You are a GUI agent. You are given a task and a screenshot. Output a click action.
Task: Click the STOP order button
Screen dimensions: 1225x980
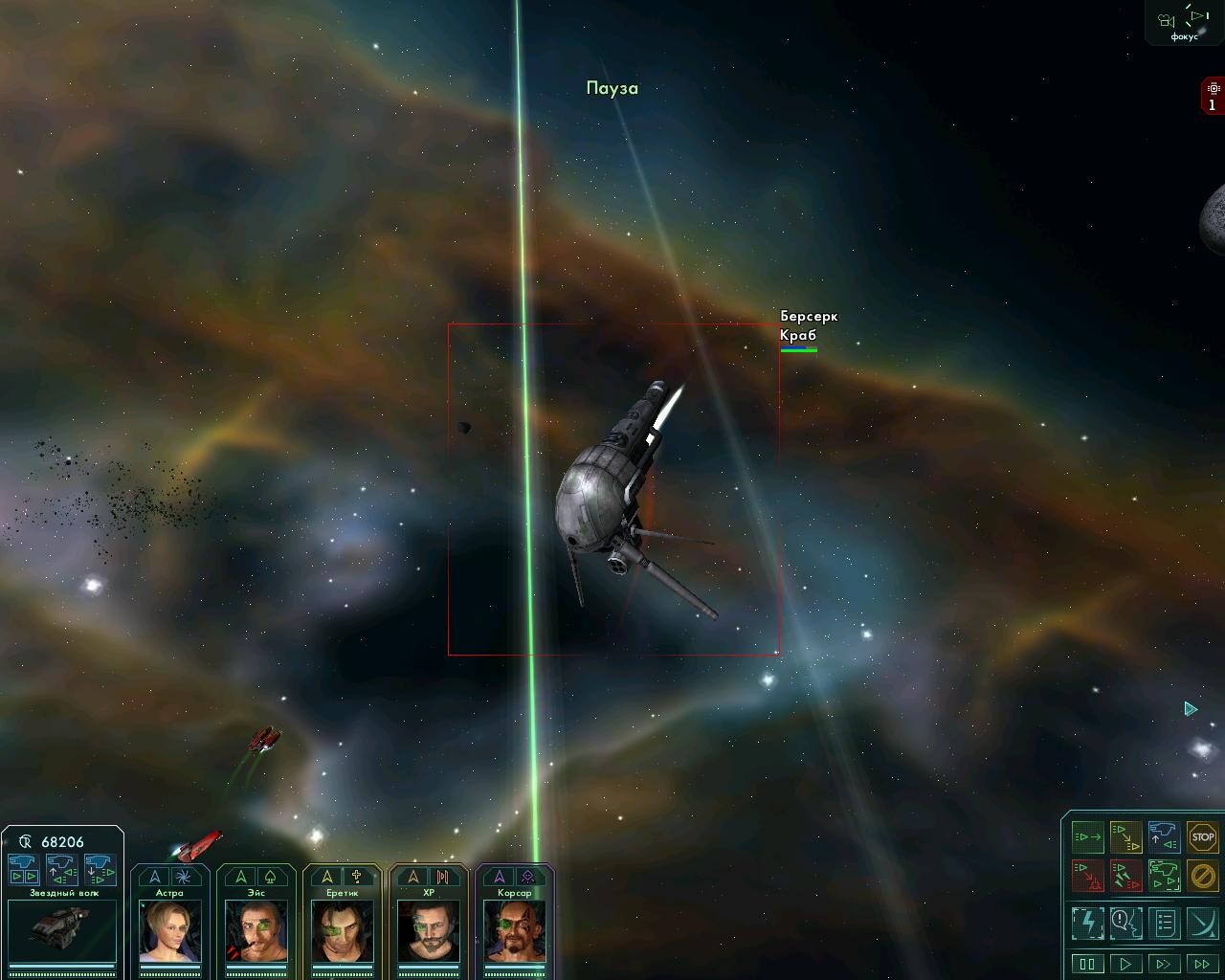coord(1202,837)
